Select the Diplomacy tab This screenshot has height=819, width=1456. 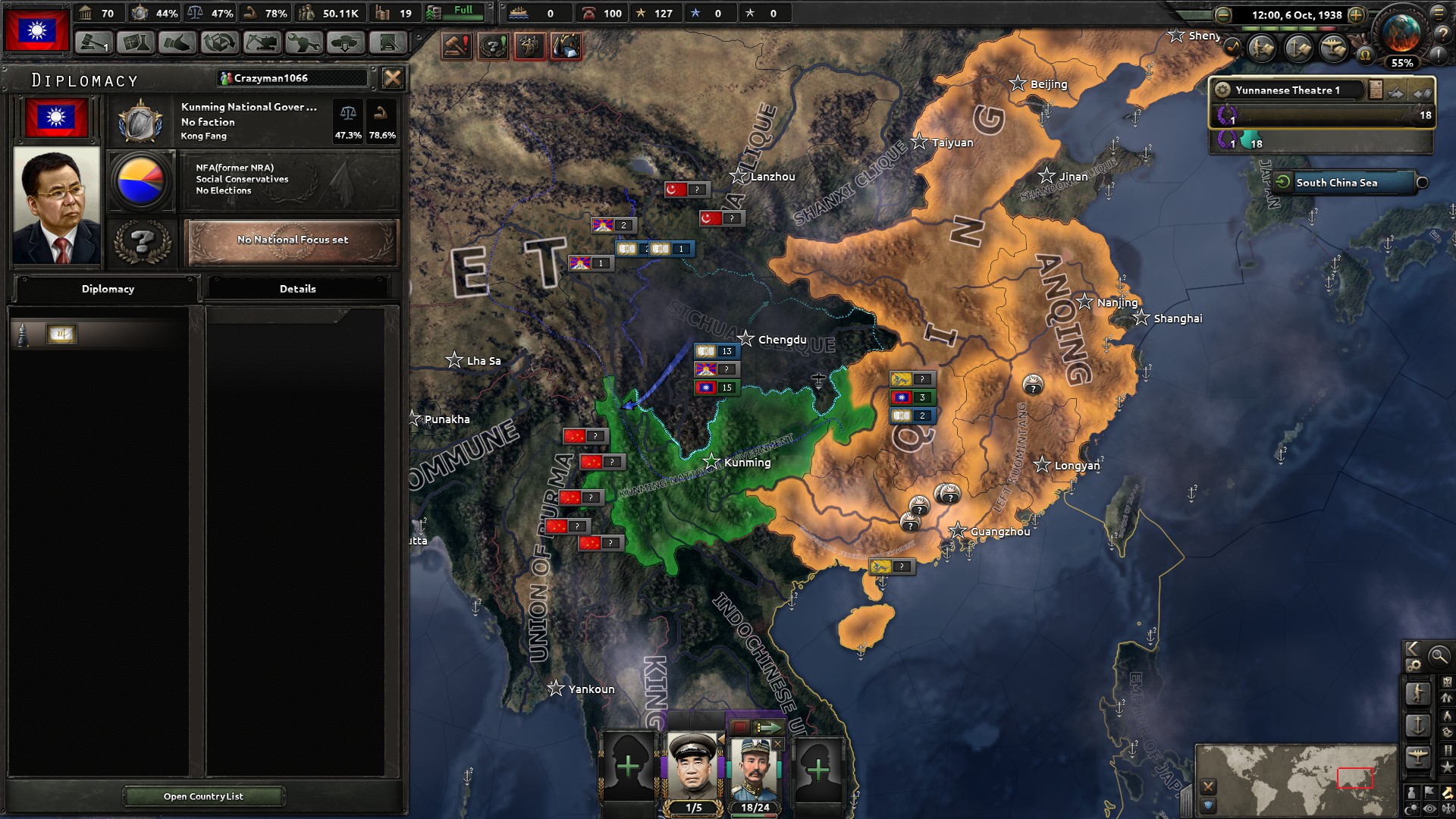pyautogui.click(x=106, y=288)
